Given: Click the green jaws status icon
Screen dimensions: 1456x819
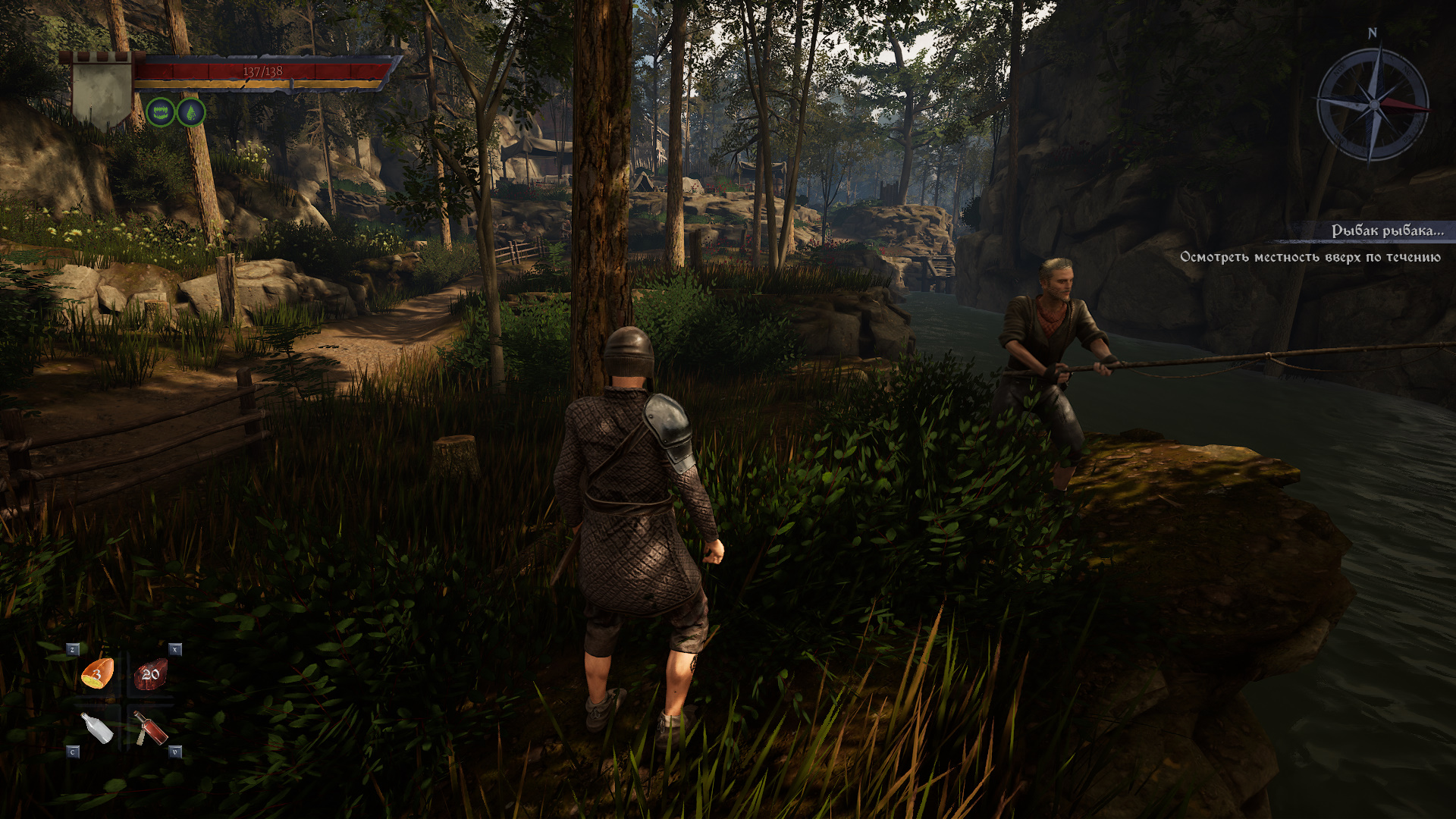Looking at the screenshot, I should pyautogui.click(x=160, y=113).
